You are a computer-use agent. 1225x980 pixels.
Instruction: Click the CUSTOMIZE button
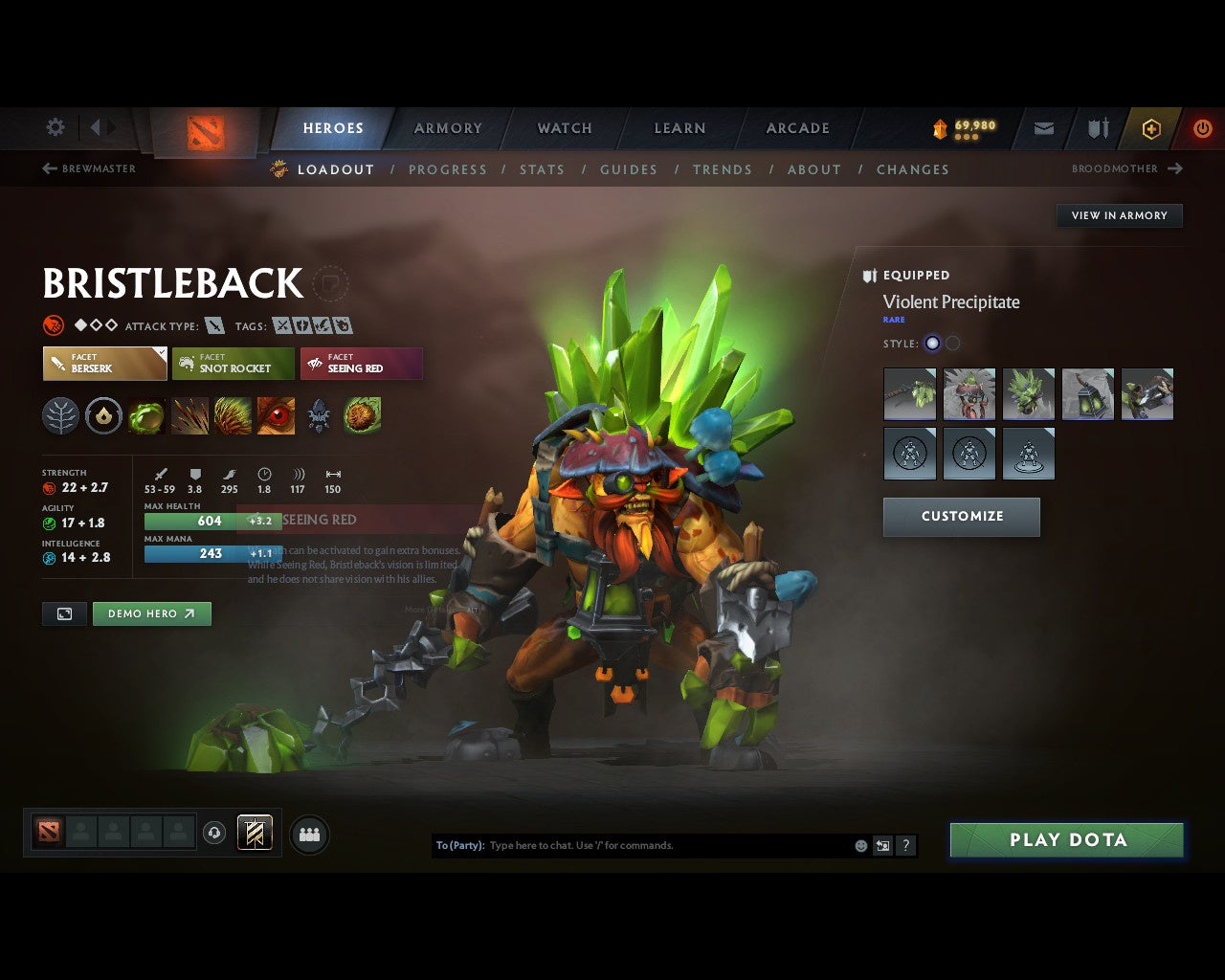[x=961, y=517]
